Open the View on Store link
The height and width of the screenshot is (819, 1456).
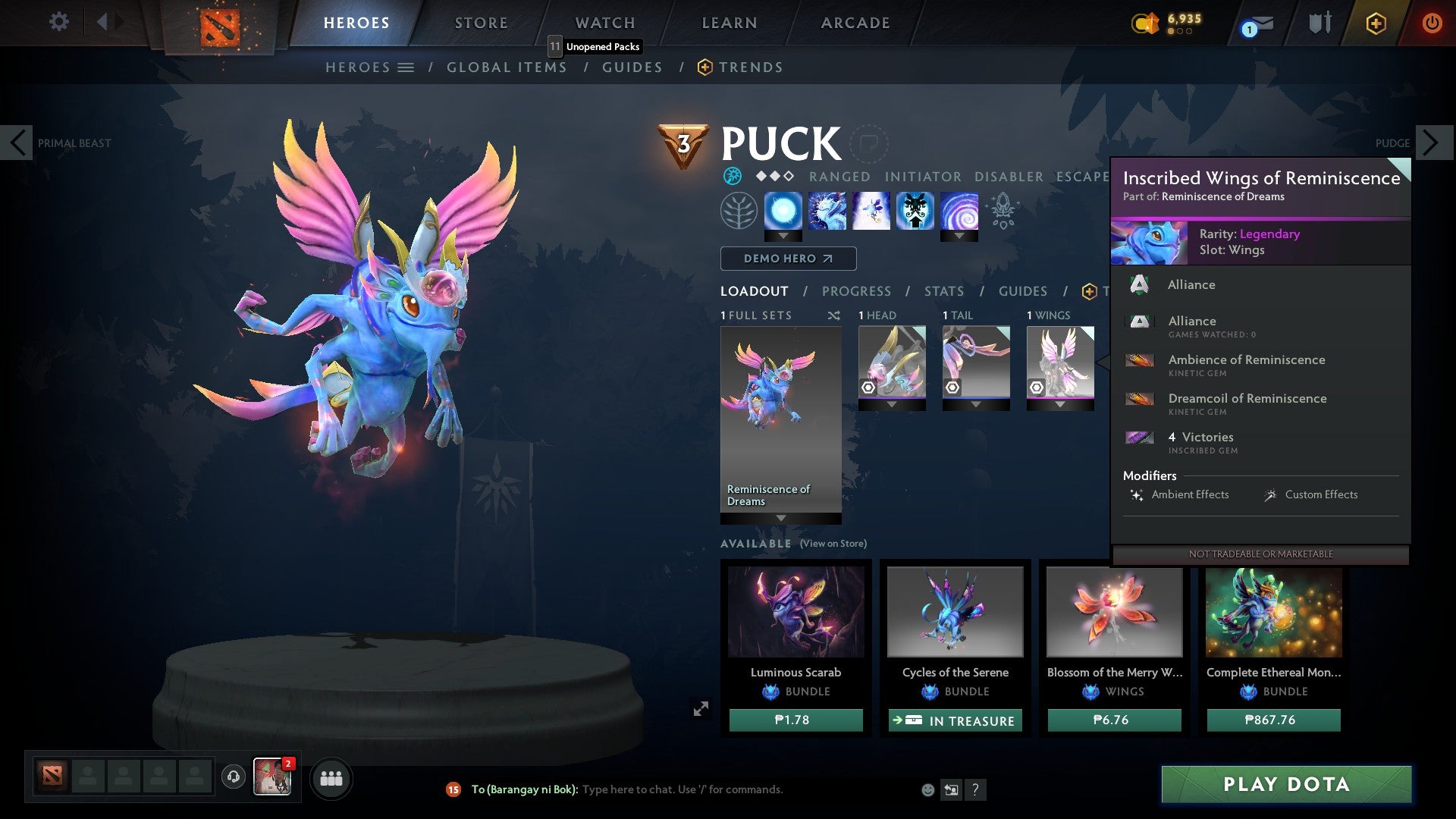tap(834, 544)
